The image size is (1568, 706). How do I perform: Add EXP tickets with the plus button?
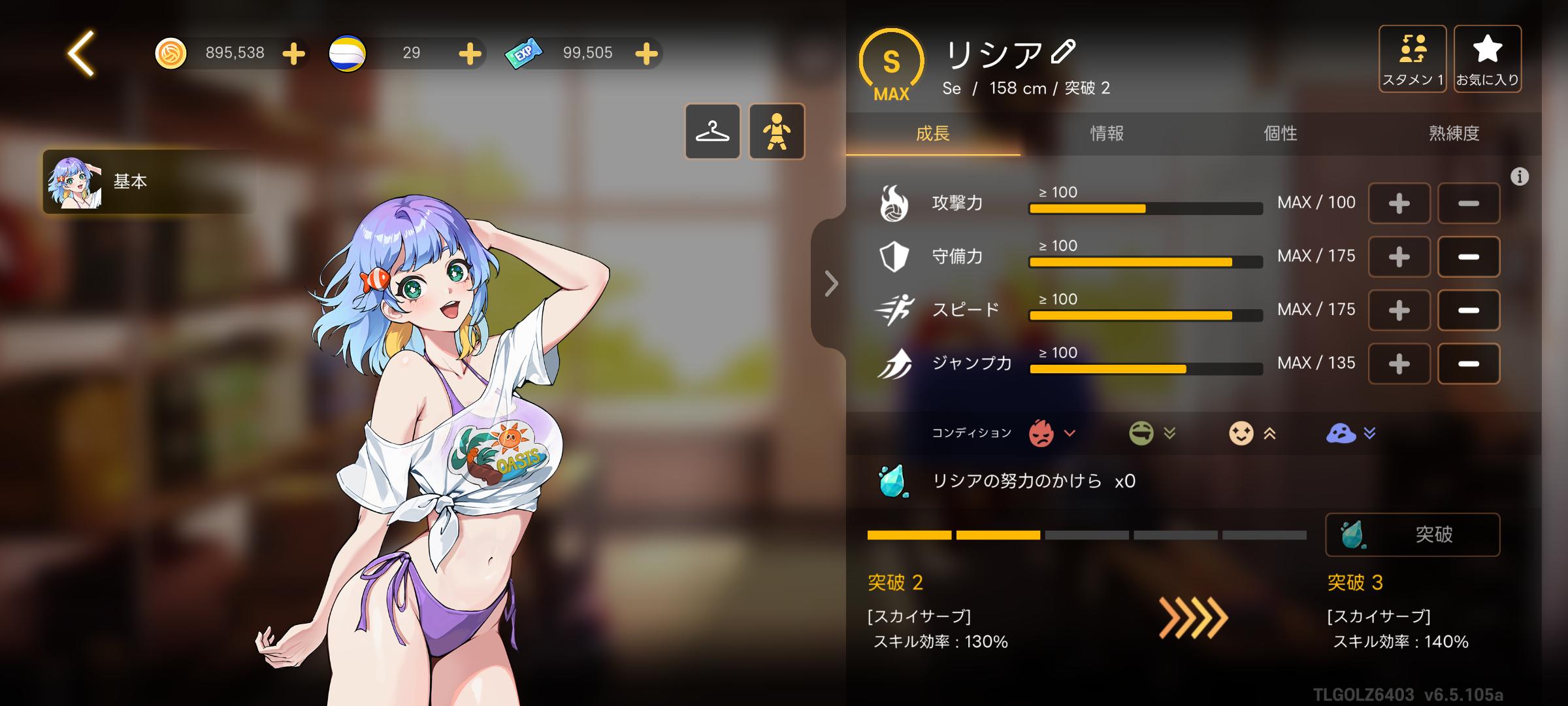point(646,54)
